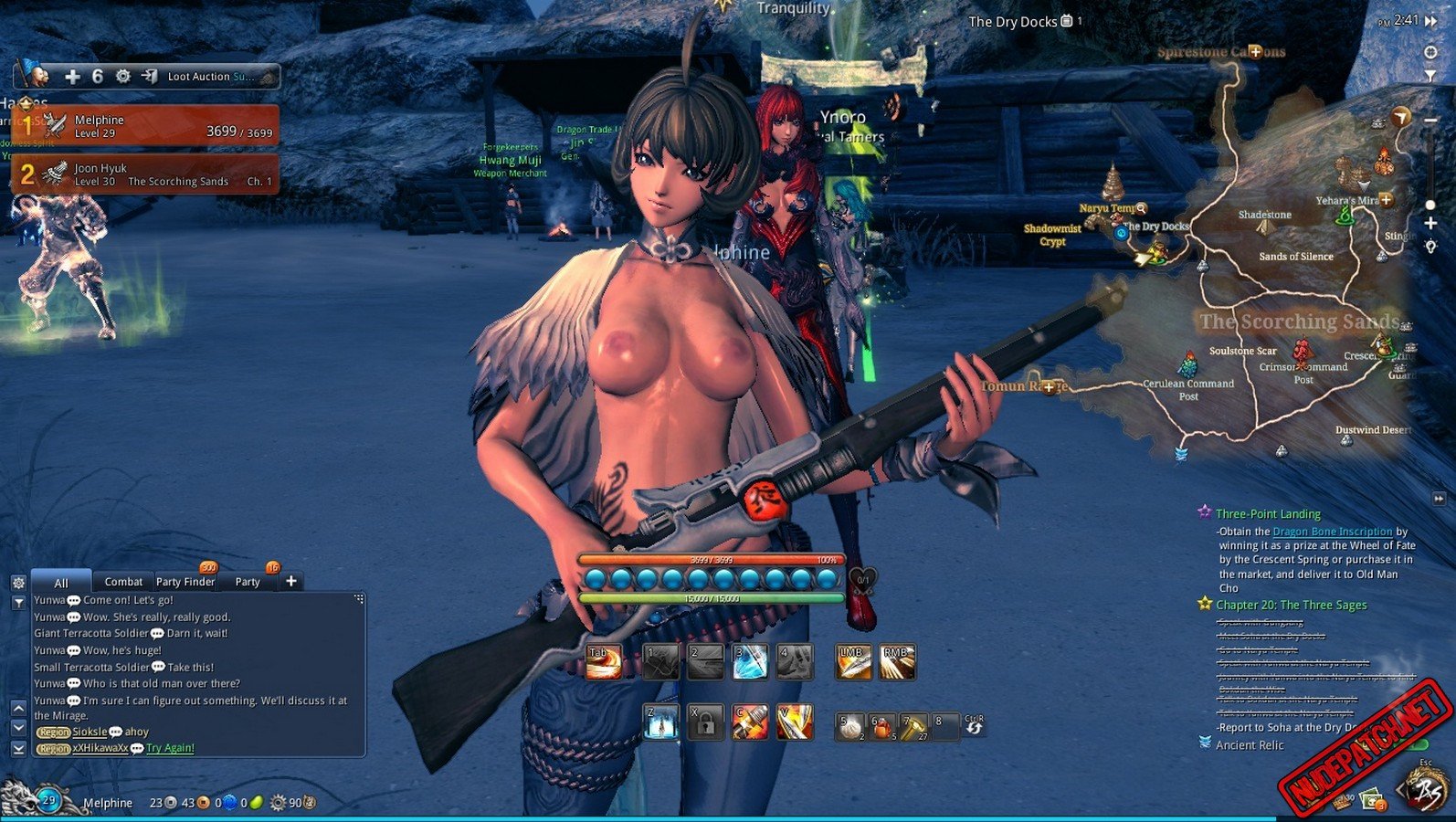1456x822 pixels.
Task: Open the Loot Auction settings
Action: tap(123, 77)
